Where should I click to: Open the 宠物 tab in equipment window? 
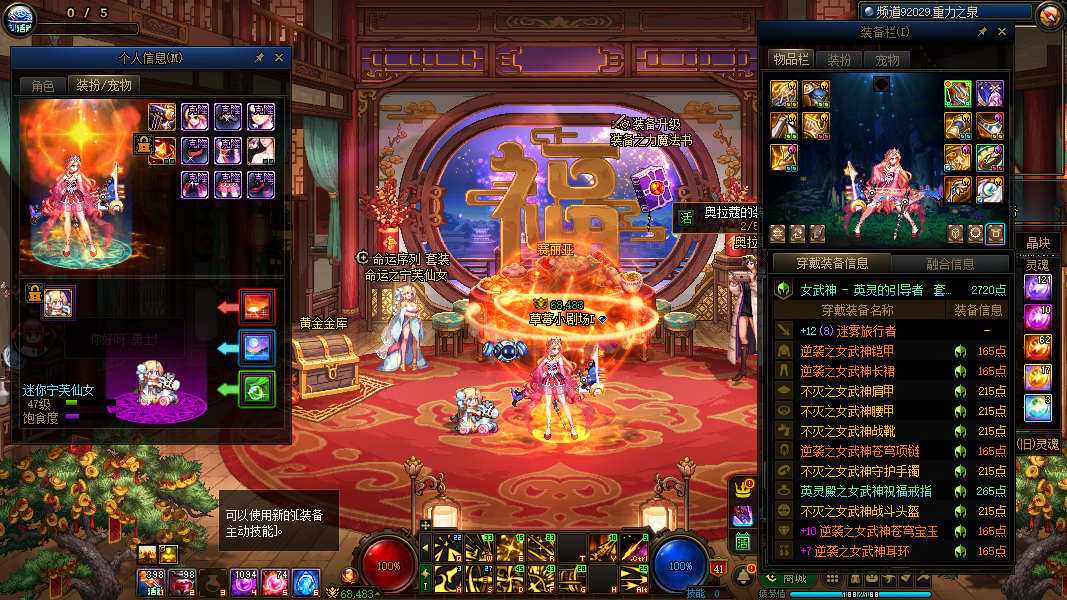887,60
